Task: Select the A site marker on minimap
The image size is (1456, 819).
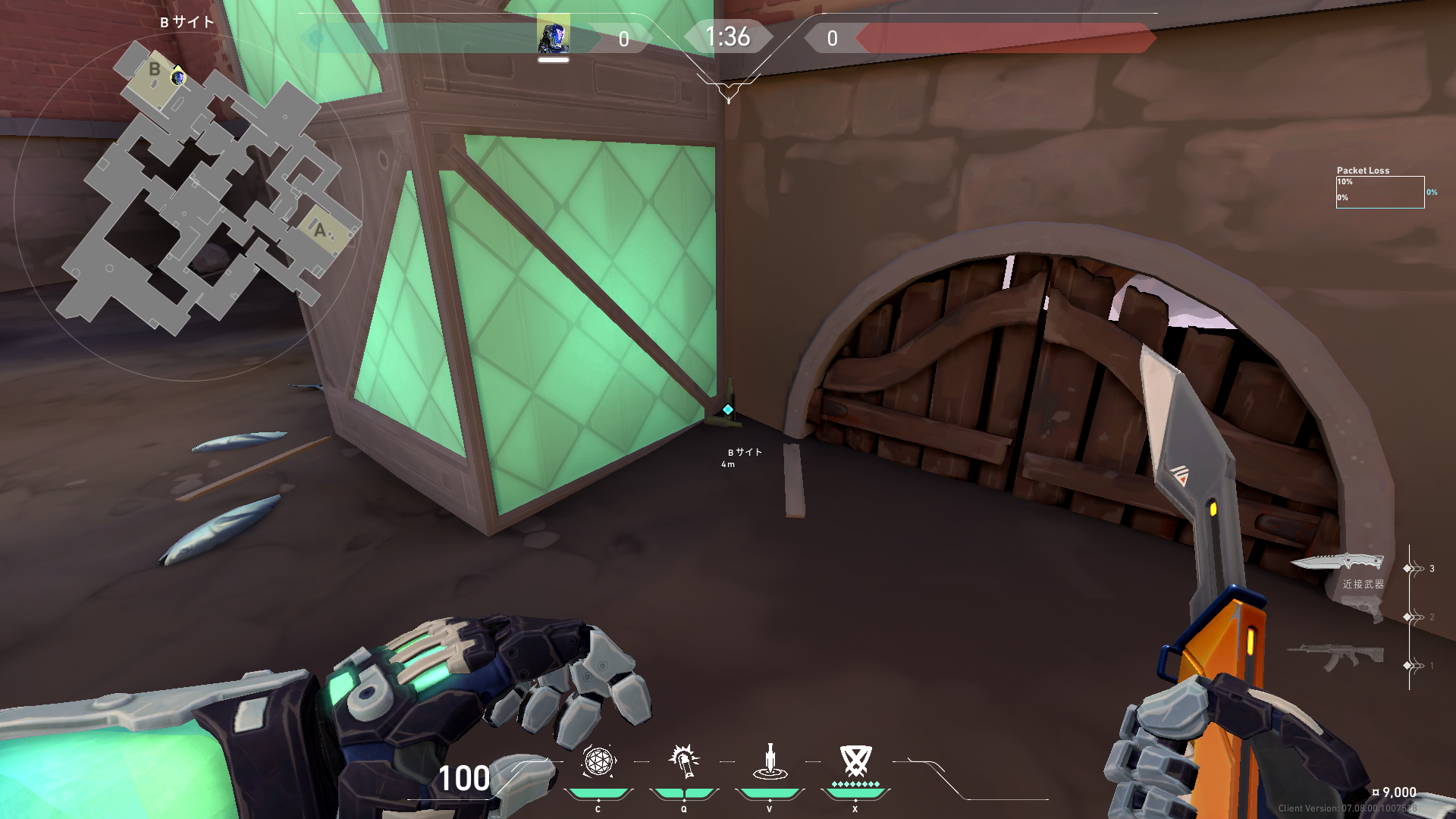Action: pos(320,230)
